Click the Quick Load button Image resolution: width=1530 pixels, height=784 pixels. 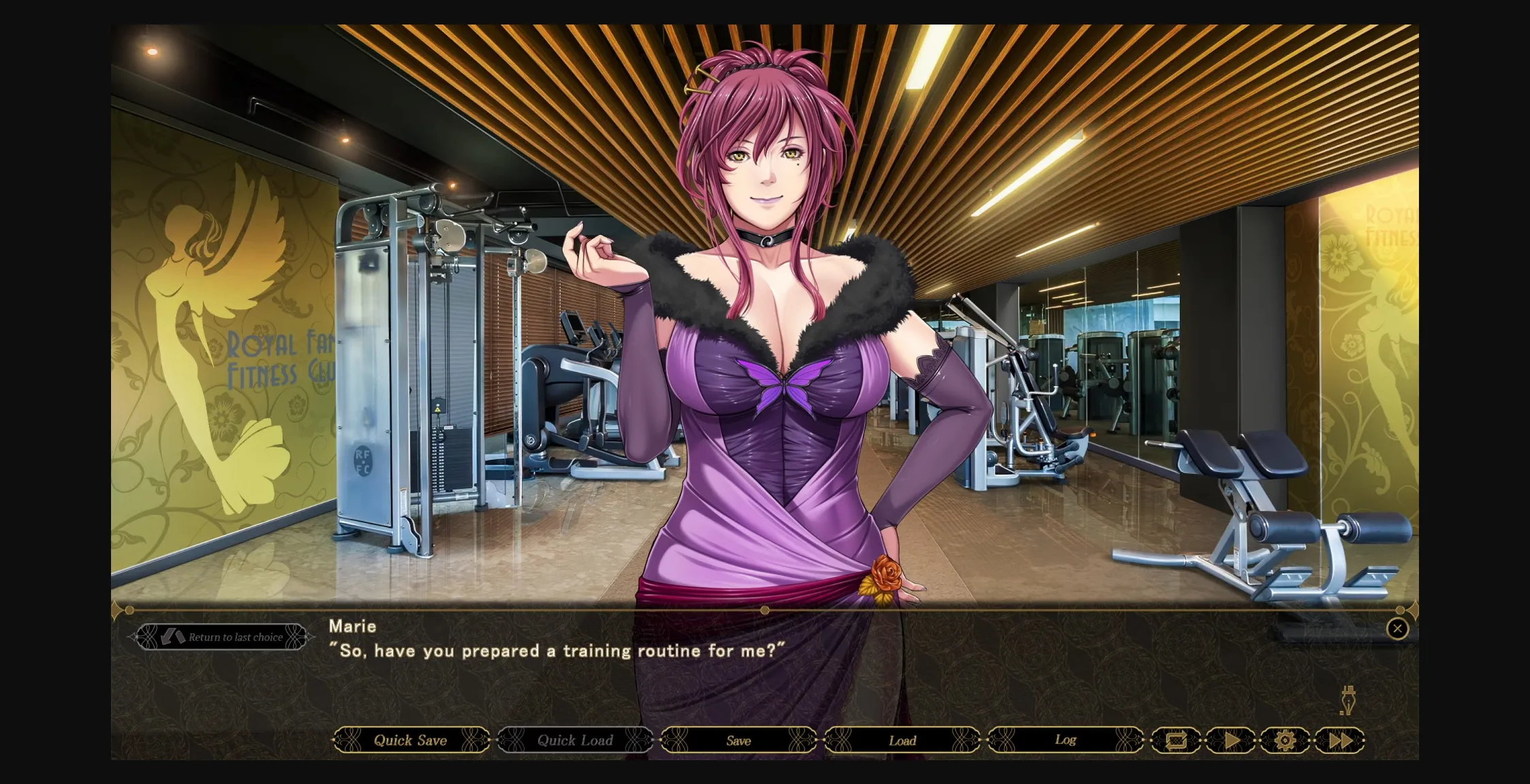pos(574,740)
